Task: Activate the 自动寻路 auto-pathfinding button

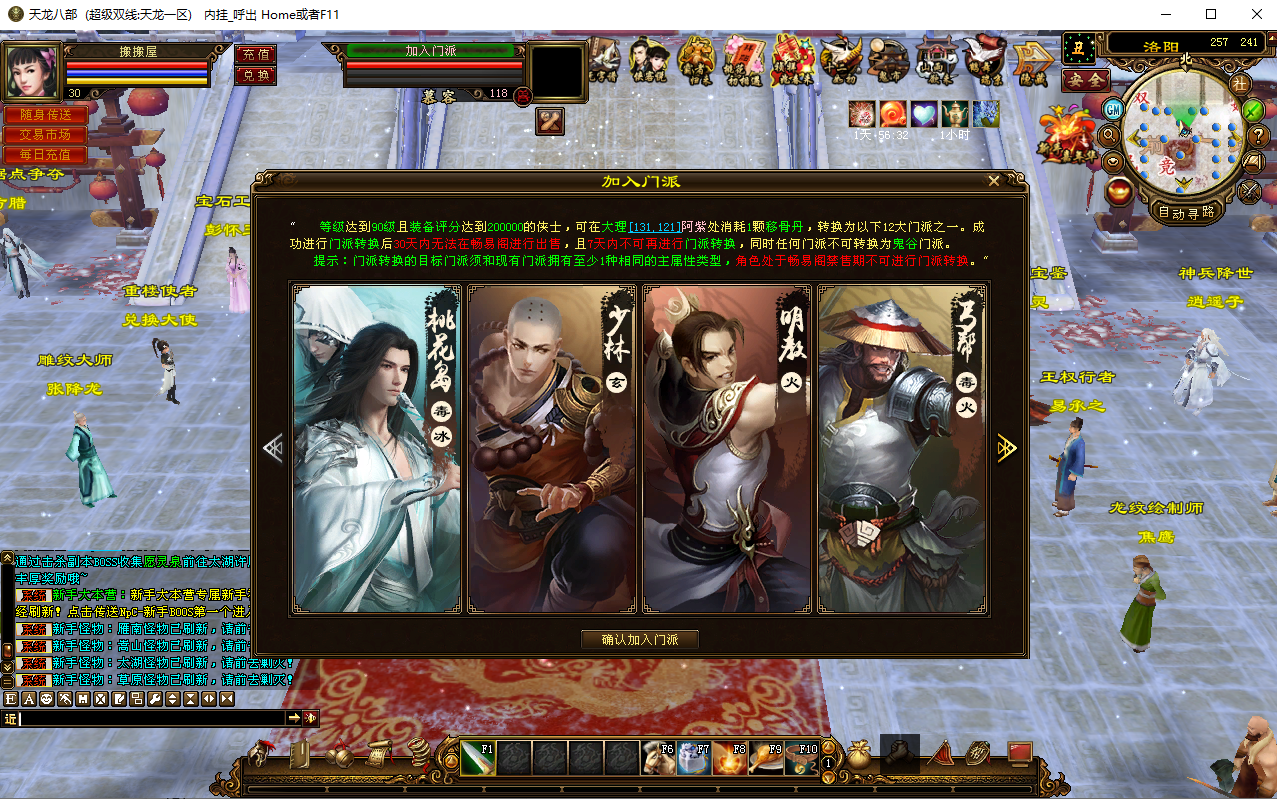Action: (1185, 212)
